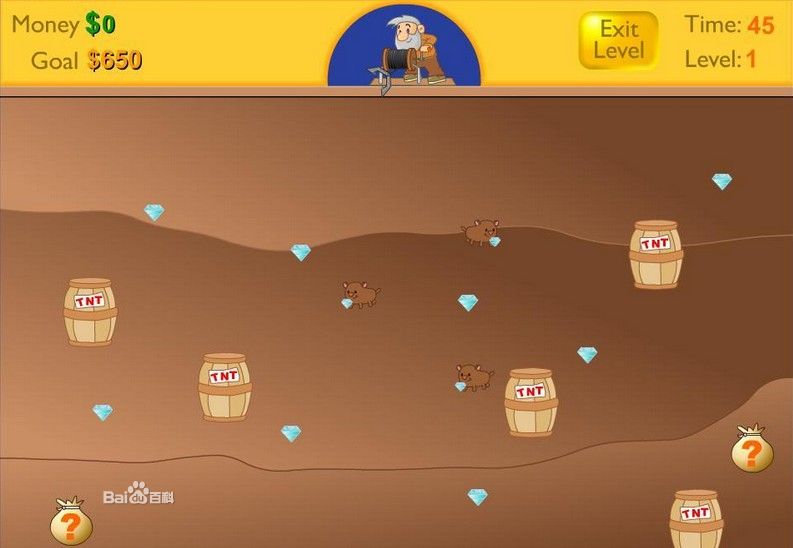The image size is (793, 548).
Task: Click the Exit Level button
Action: (618, 41)
